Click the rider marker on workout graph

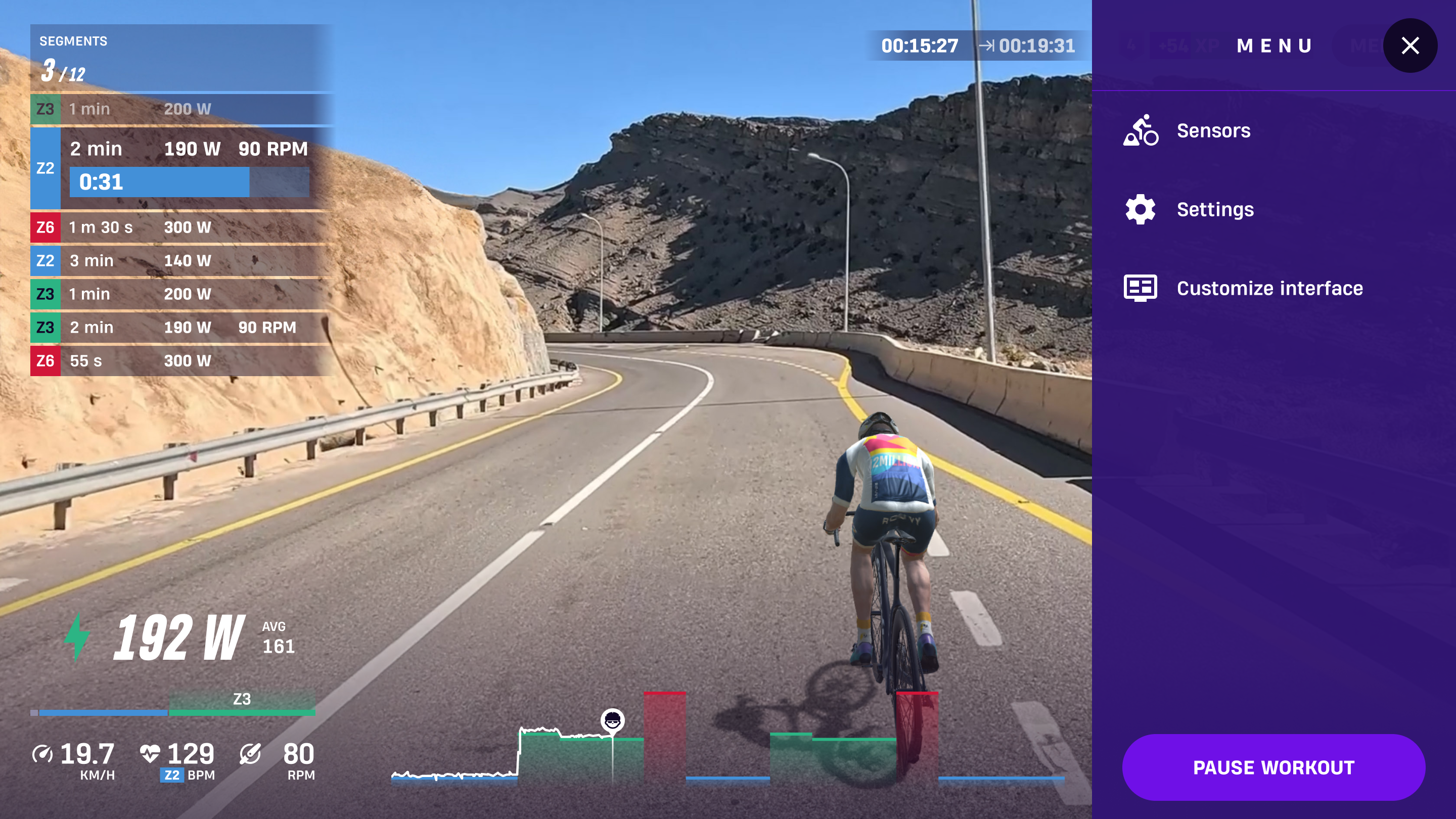[612, 720]
